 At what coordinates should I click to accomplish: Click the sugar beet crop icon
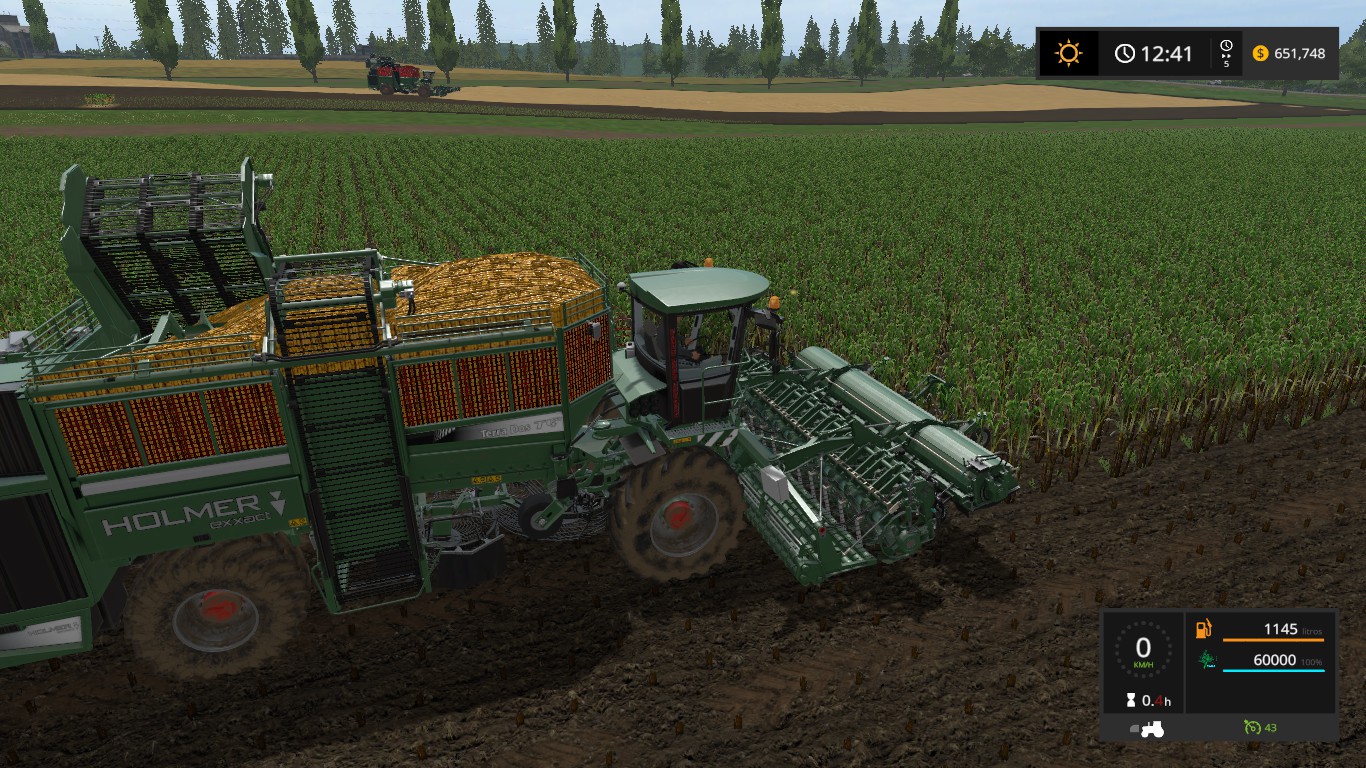tap(1207, 659)
